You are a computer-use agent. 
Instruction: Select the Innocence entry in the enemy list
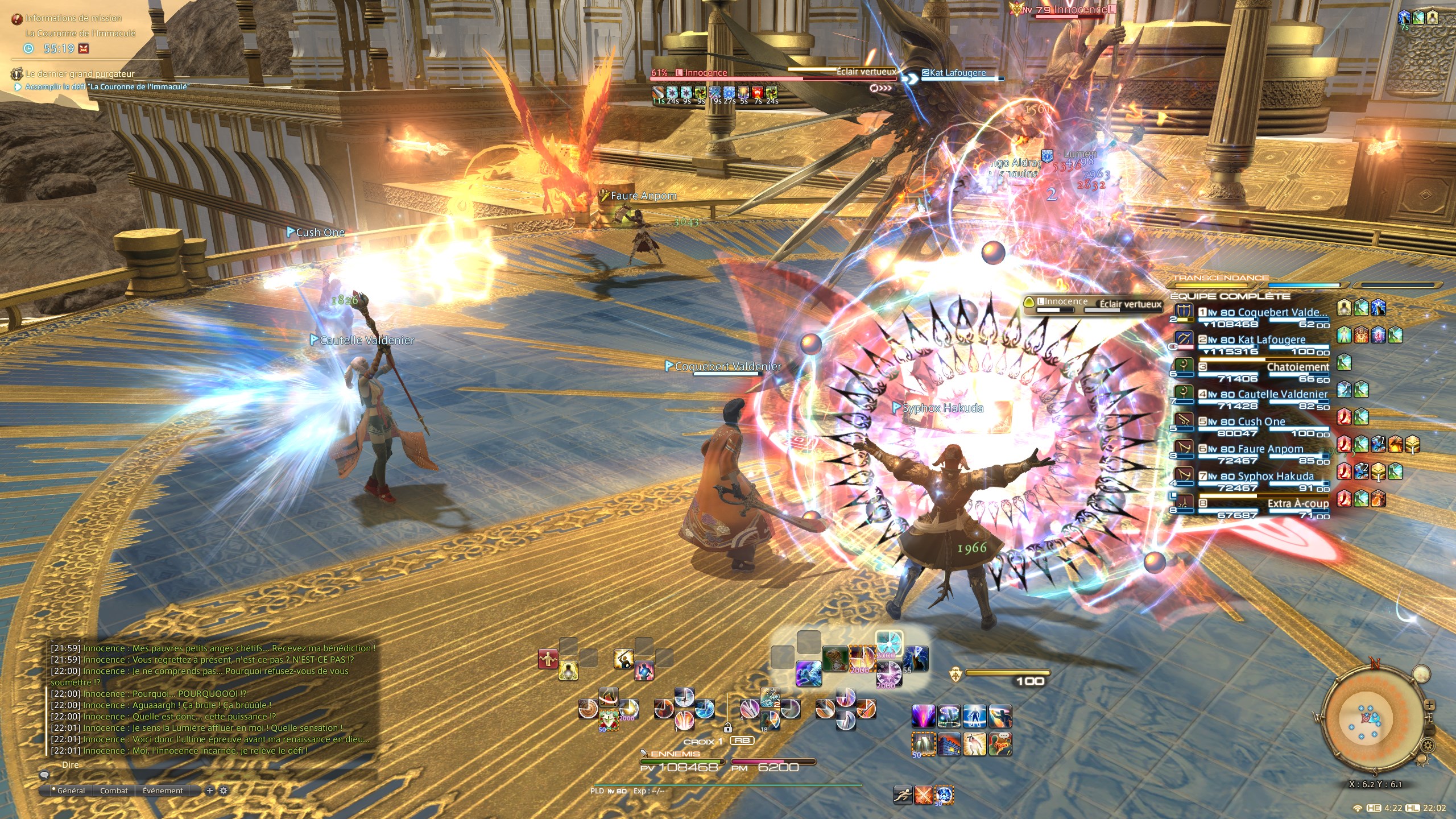coord(1064,303)
